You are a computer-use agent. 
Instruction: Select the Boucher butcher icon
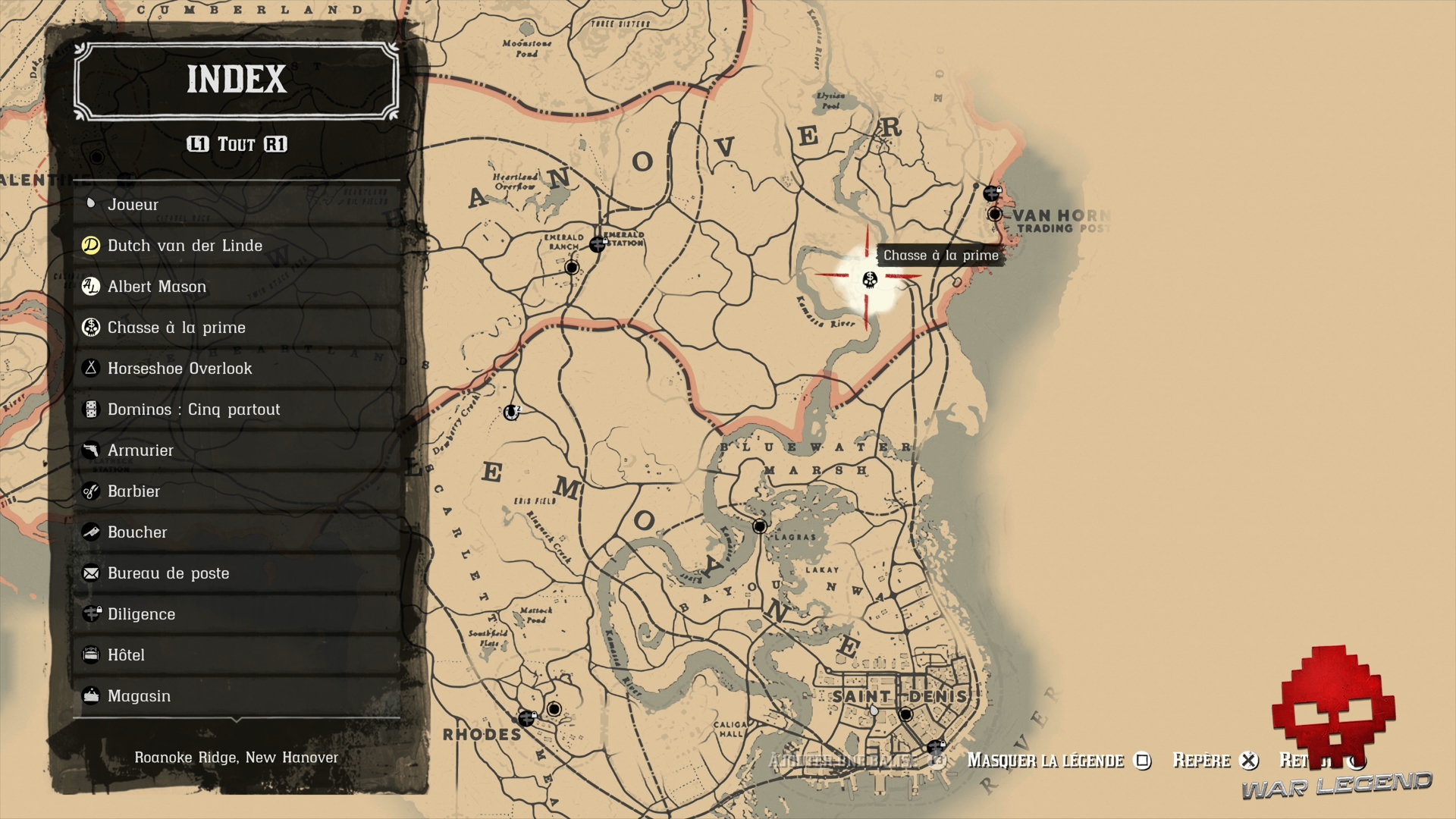[x=91, y=532]
